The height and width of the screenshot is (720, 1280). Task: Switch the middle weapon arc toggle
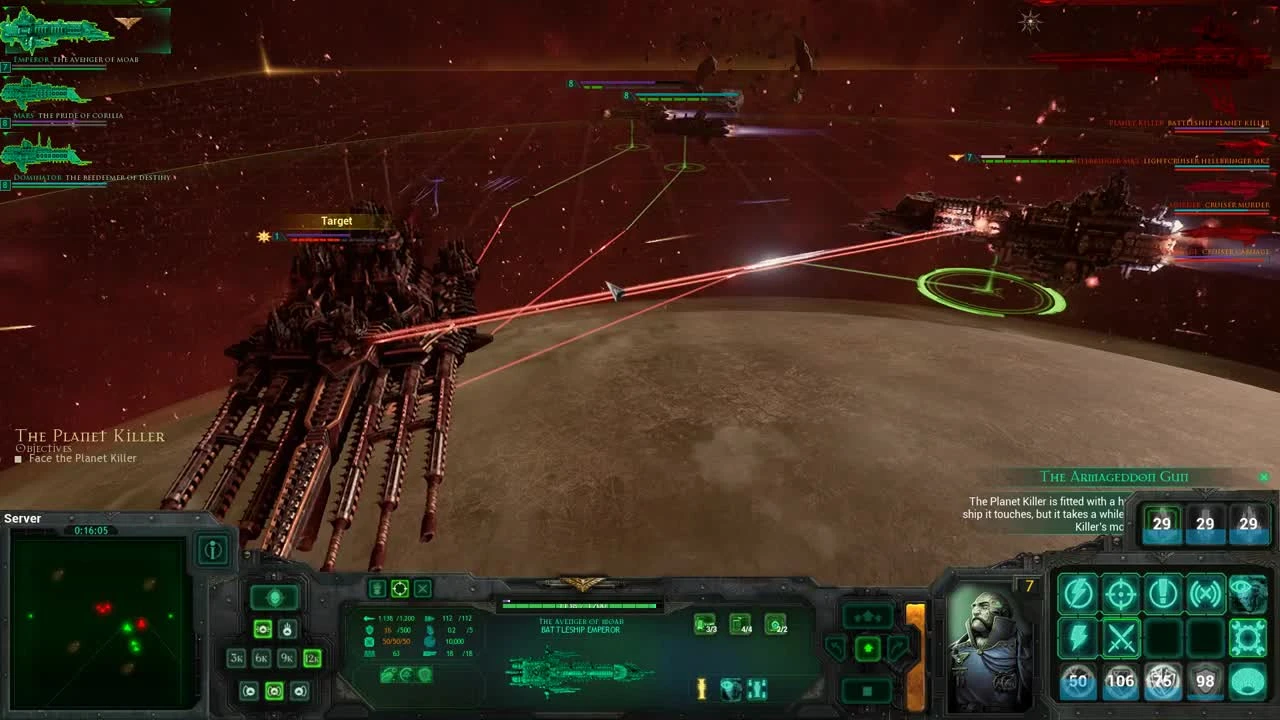(x=274, y=691)
